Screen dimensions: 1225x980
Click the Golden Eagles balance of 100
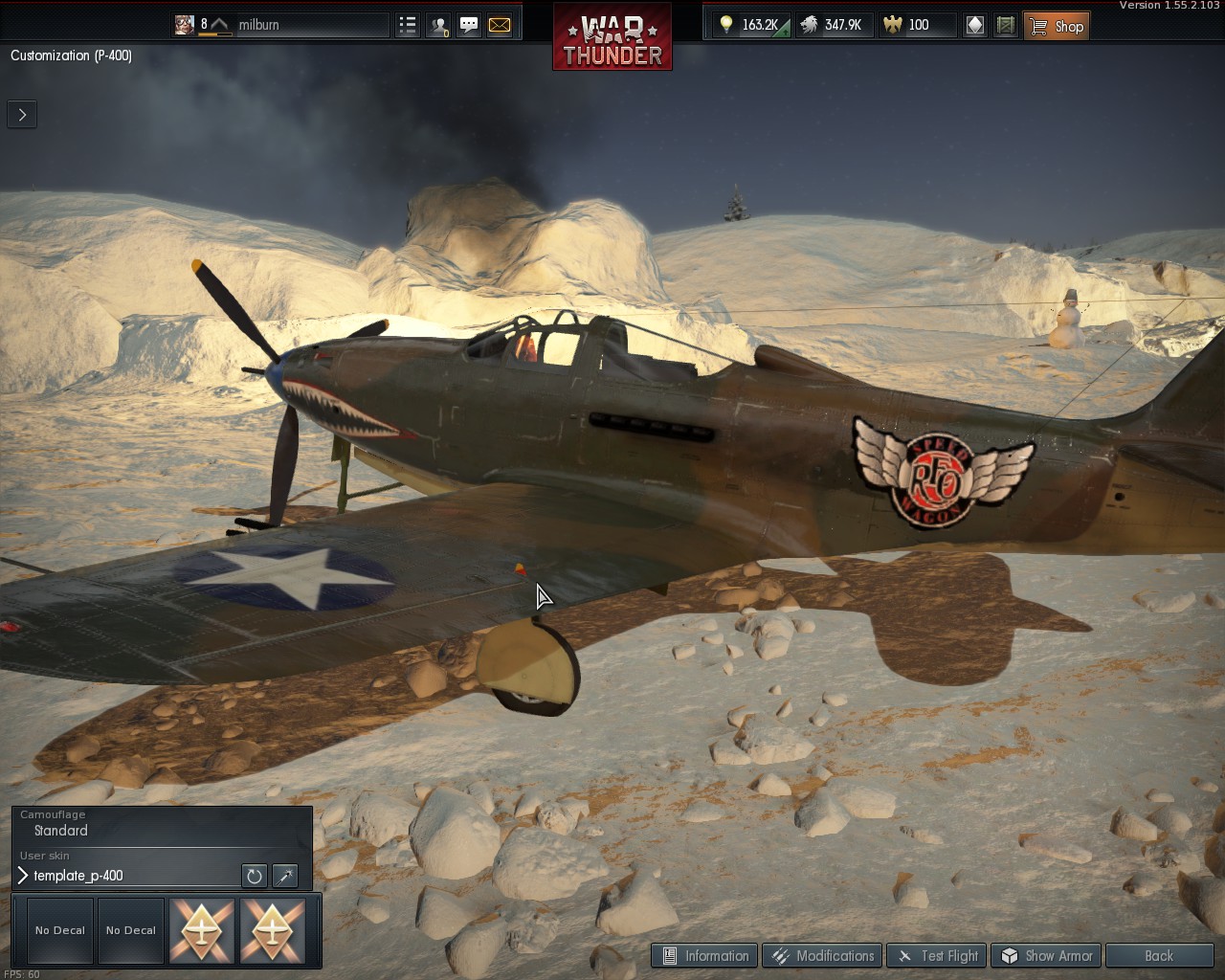pos(907,25)
